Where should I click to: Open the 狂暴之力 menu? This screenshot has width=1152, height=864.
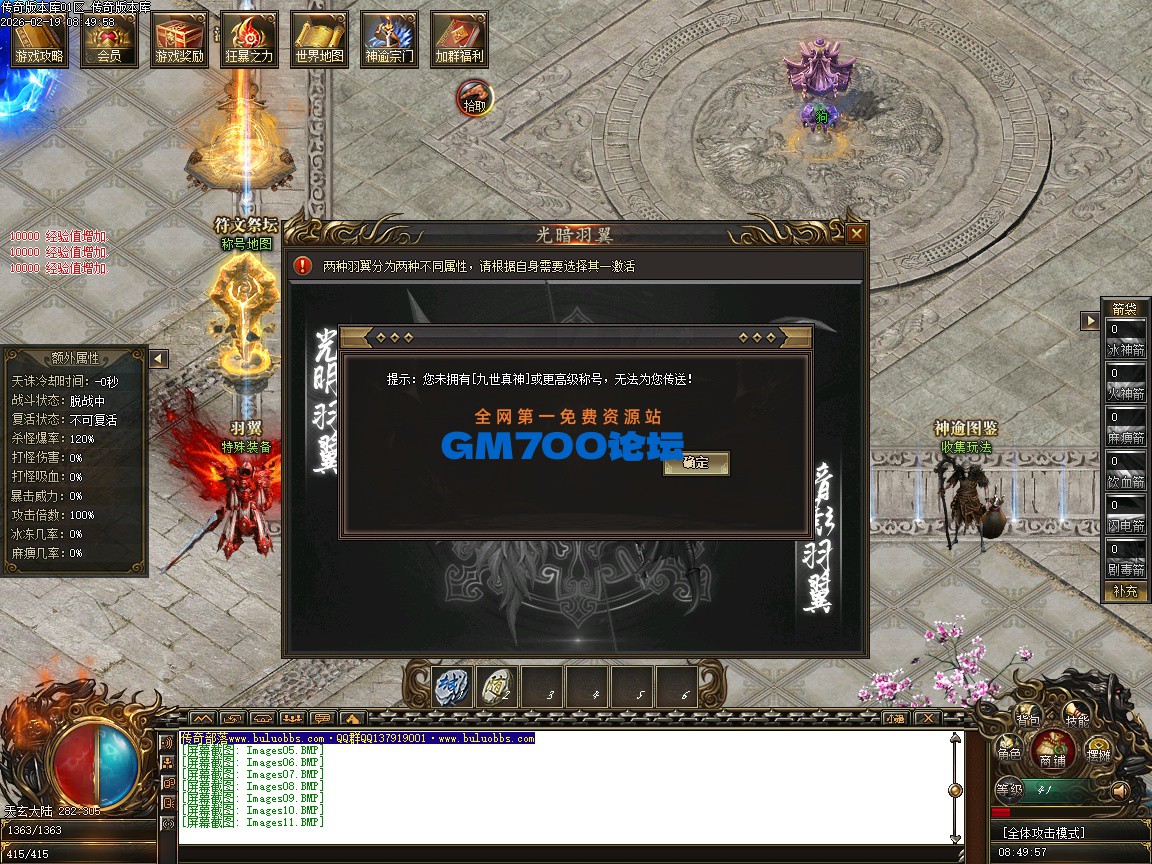coord(249,40)
